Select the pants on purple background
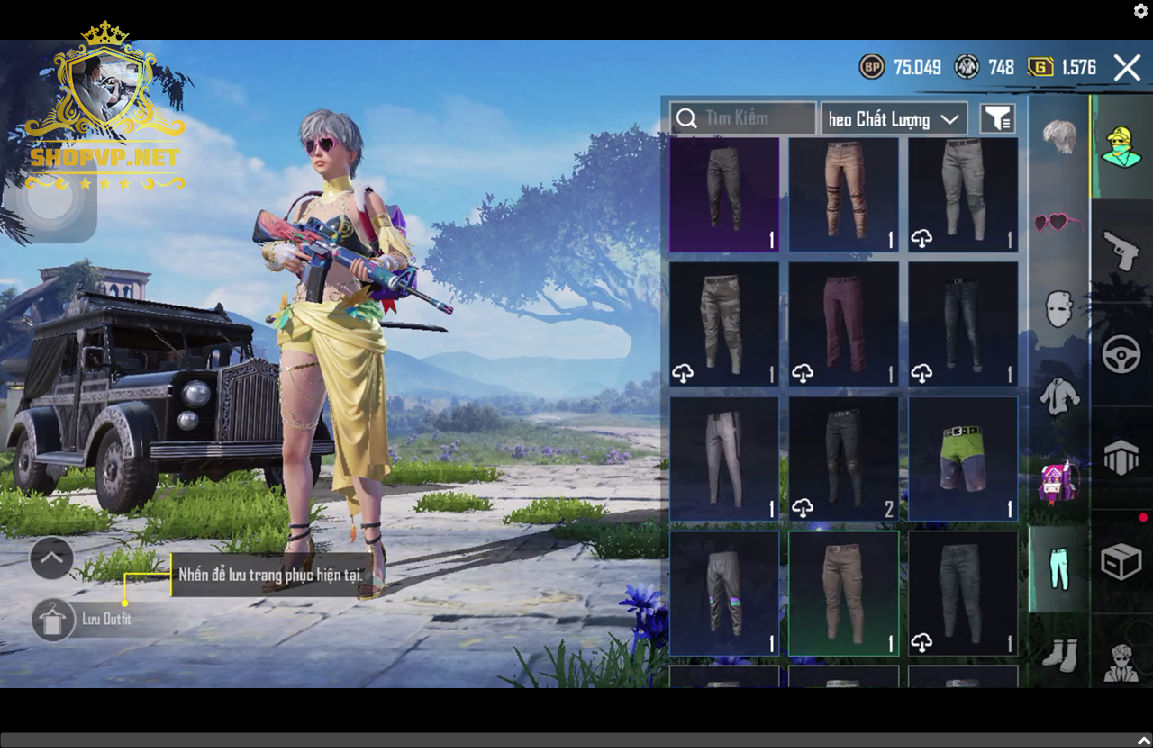This screenshot has height=748, width=1153. click(724, 195)
